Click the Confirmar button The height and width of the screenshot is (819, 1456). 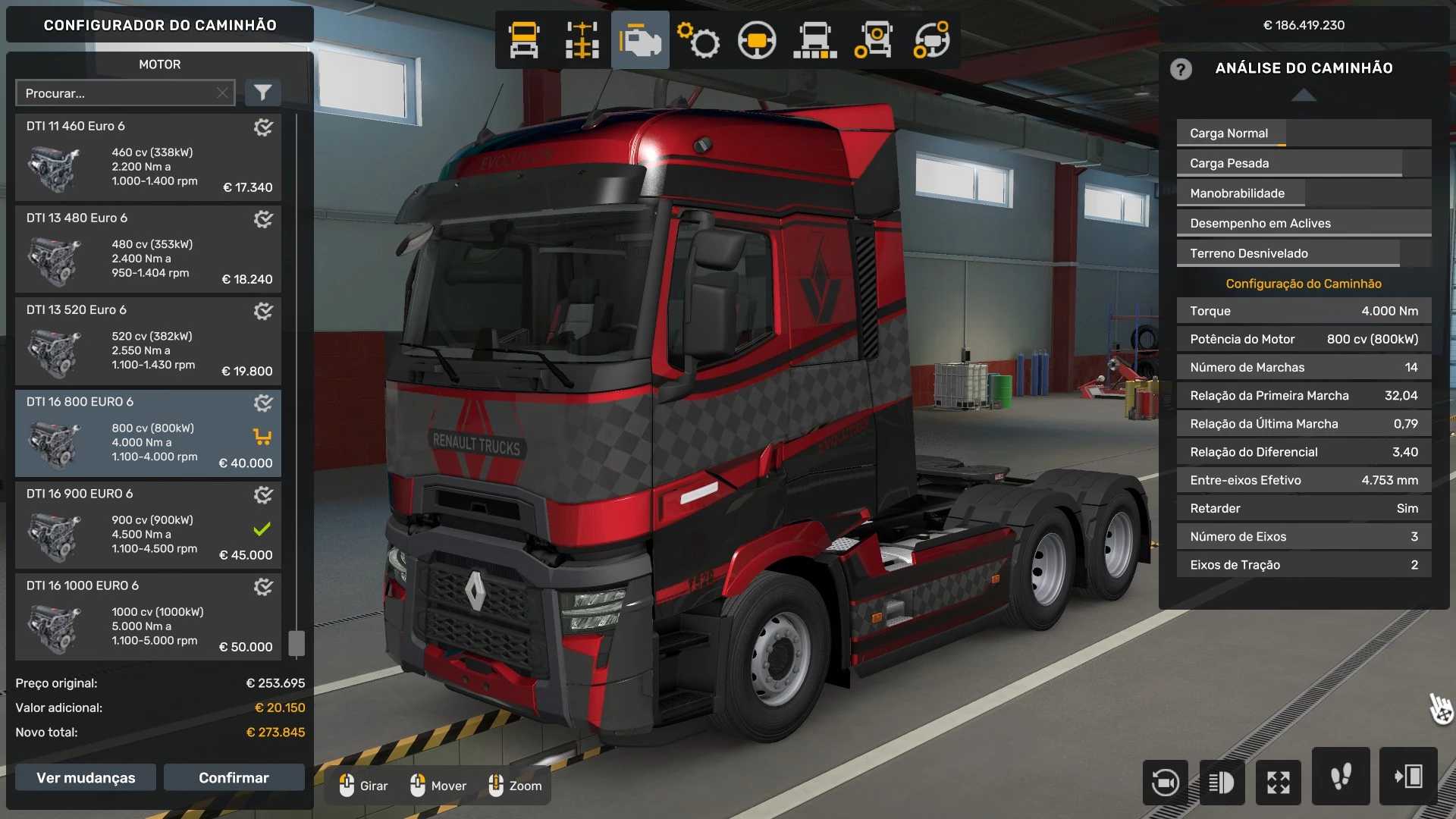234,777
